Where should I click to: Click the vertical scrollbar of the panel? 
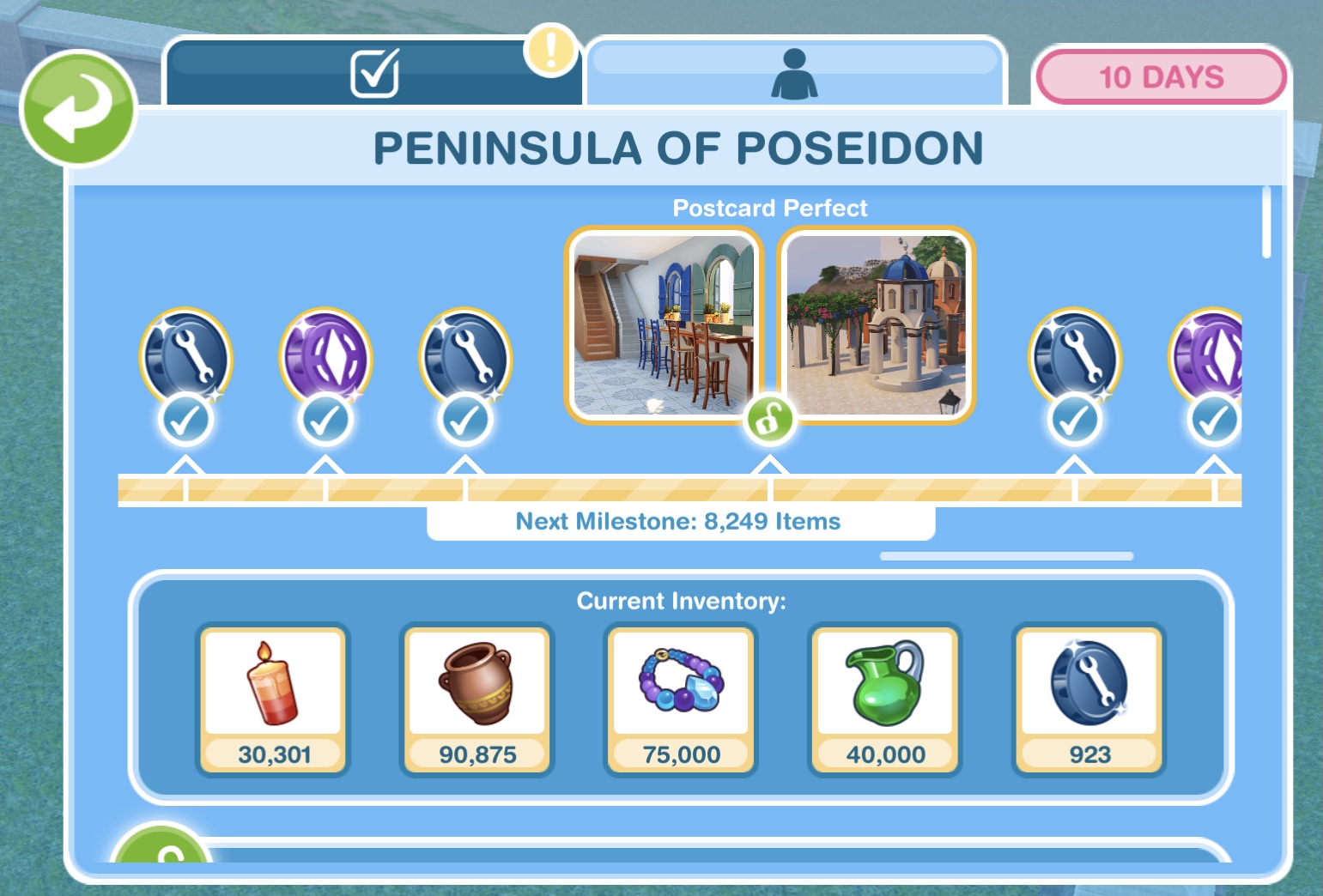click(x=1266, y=221)
